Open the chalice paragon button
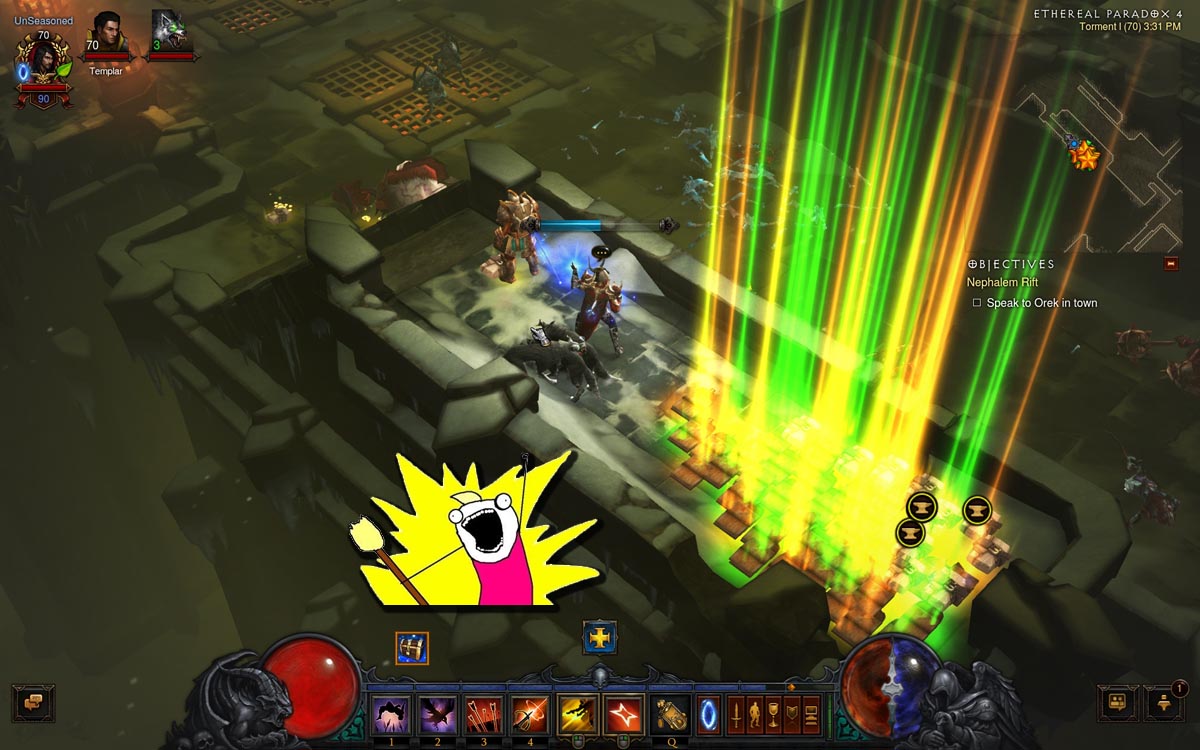1200x750 pixels. (774, 714)
